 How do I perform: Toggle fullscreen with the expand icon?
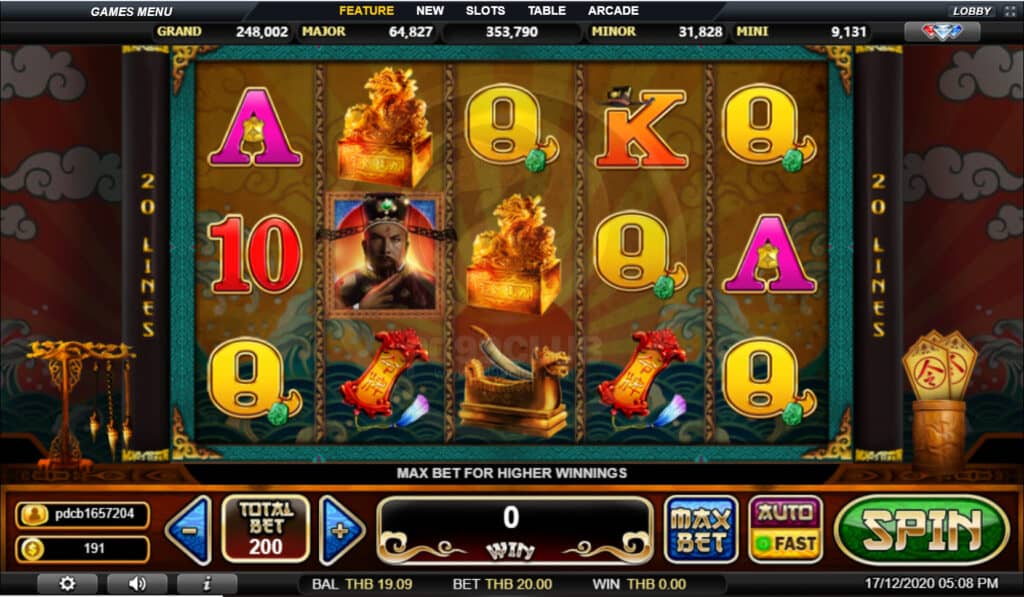(1008, 11)
